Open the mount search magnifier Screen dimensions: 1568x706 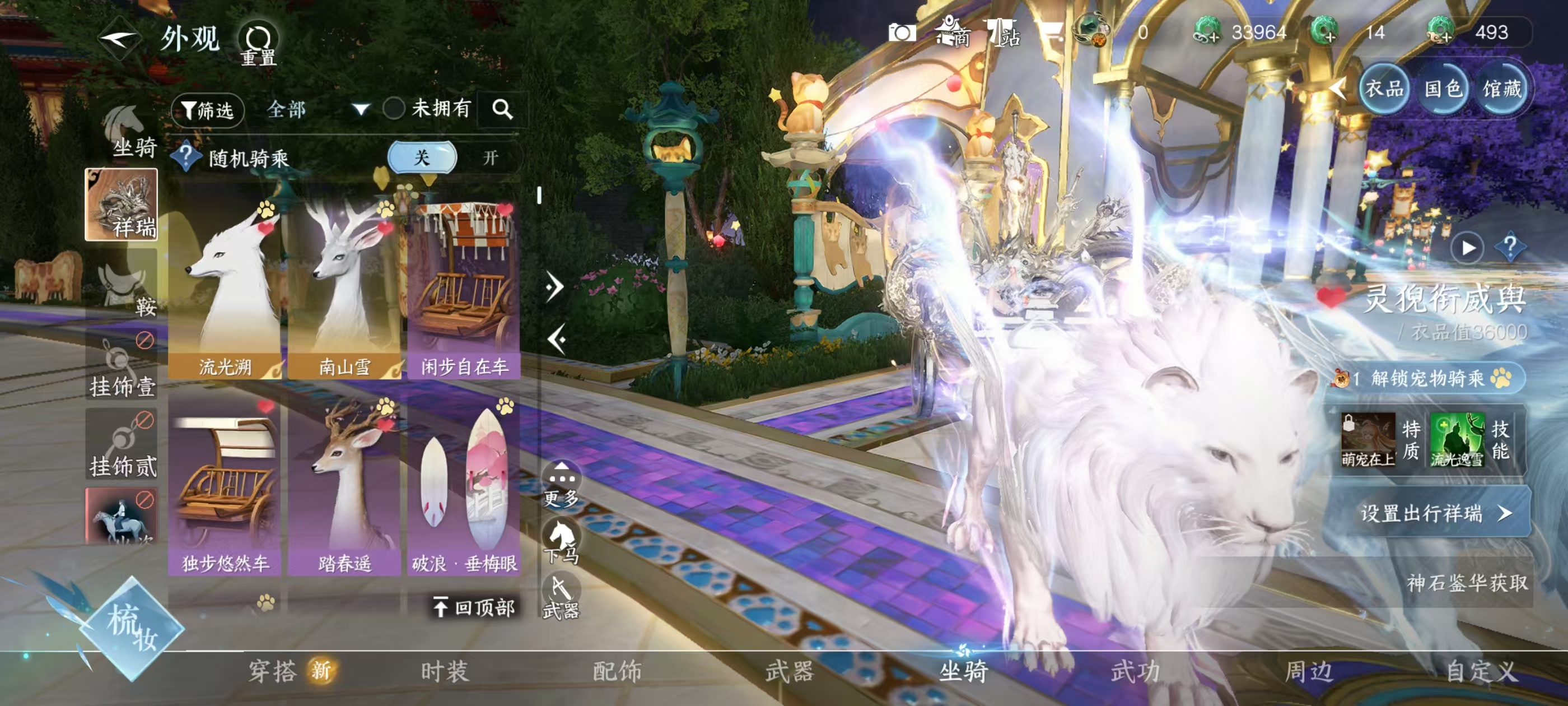tap(502, 109)
